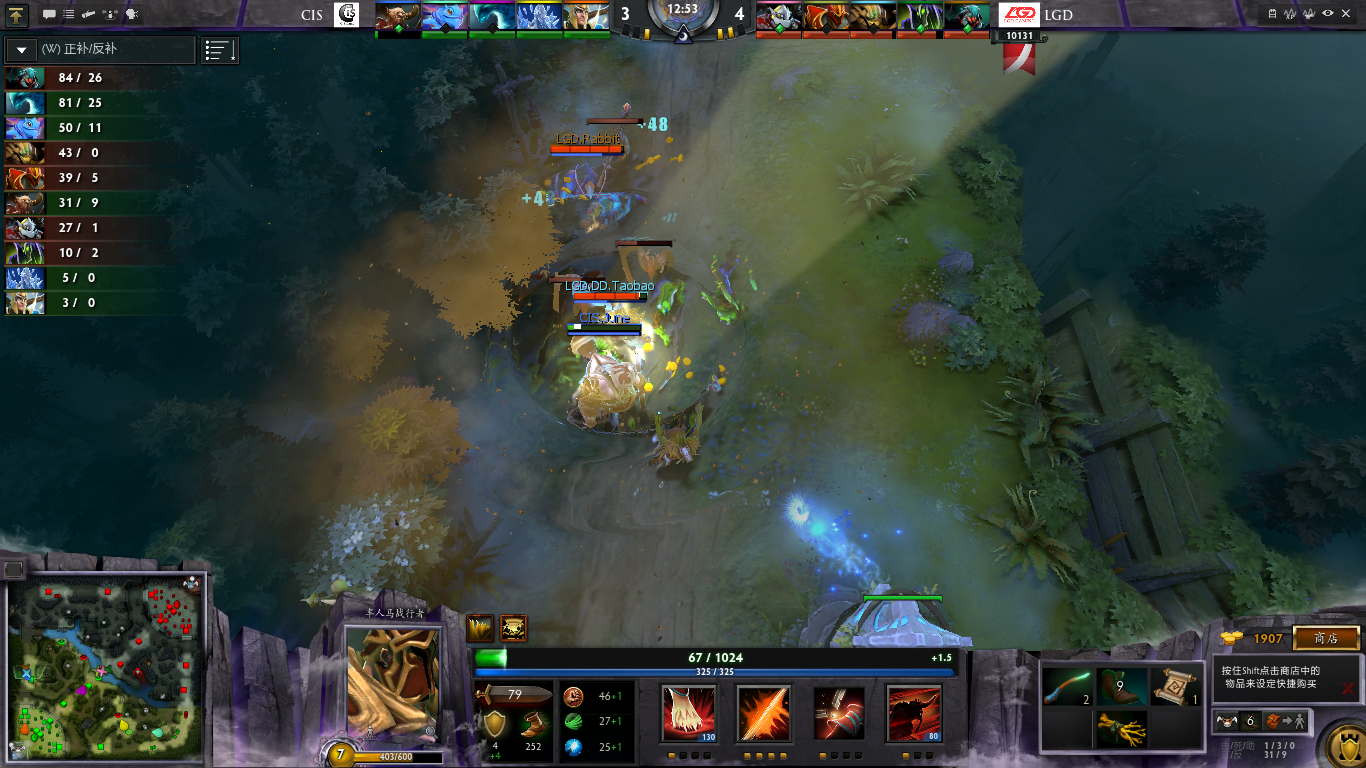This screenshot has height=768, width=1366.
Task: Click the LGD team logo
Action: [x=1019, y=15]
